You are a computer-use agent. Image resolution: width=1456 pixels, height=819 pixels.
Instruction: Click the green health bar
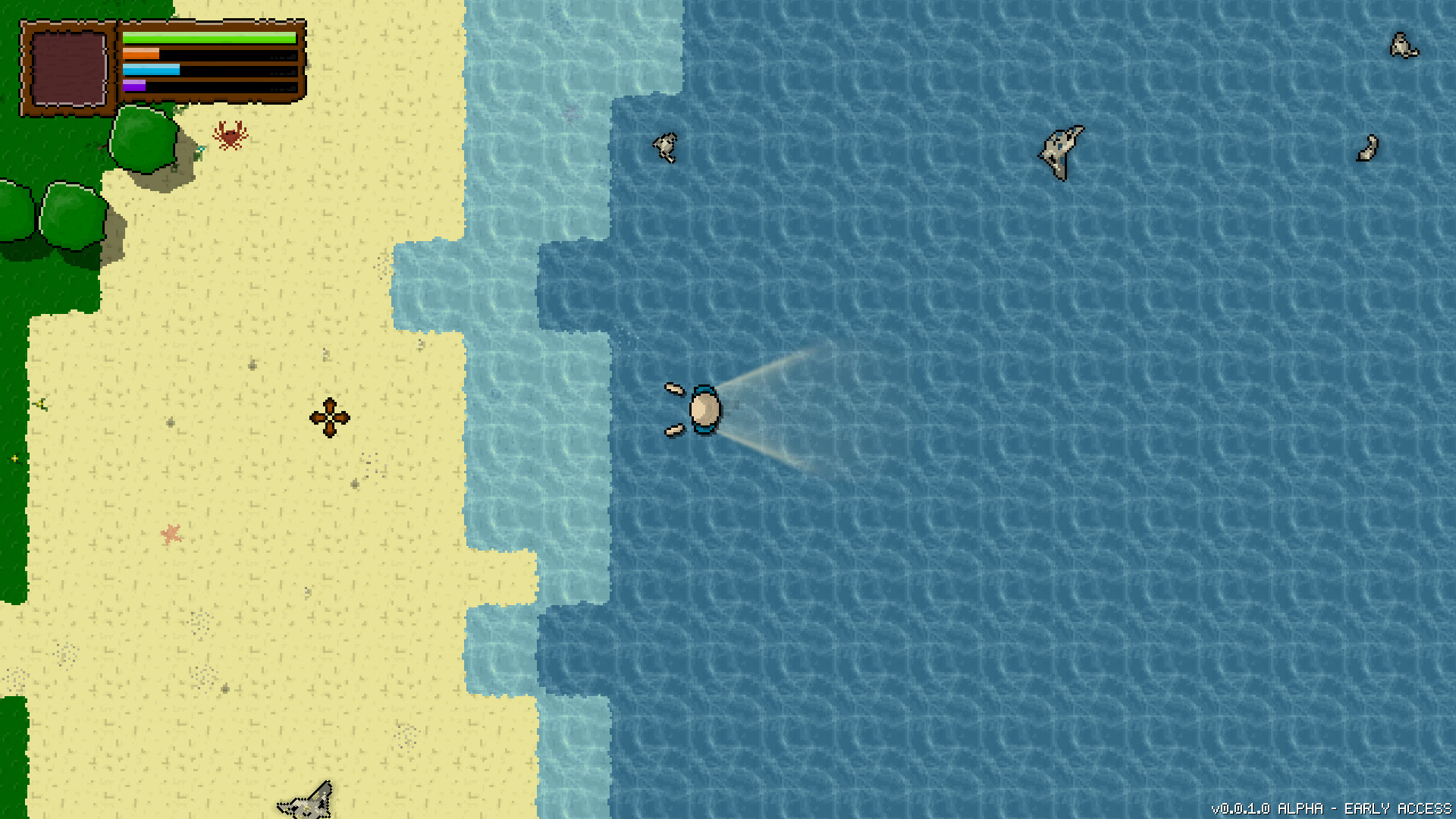(209, 36)
